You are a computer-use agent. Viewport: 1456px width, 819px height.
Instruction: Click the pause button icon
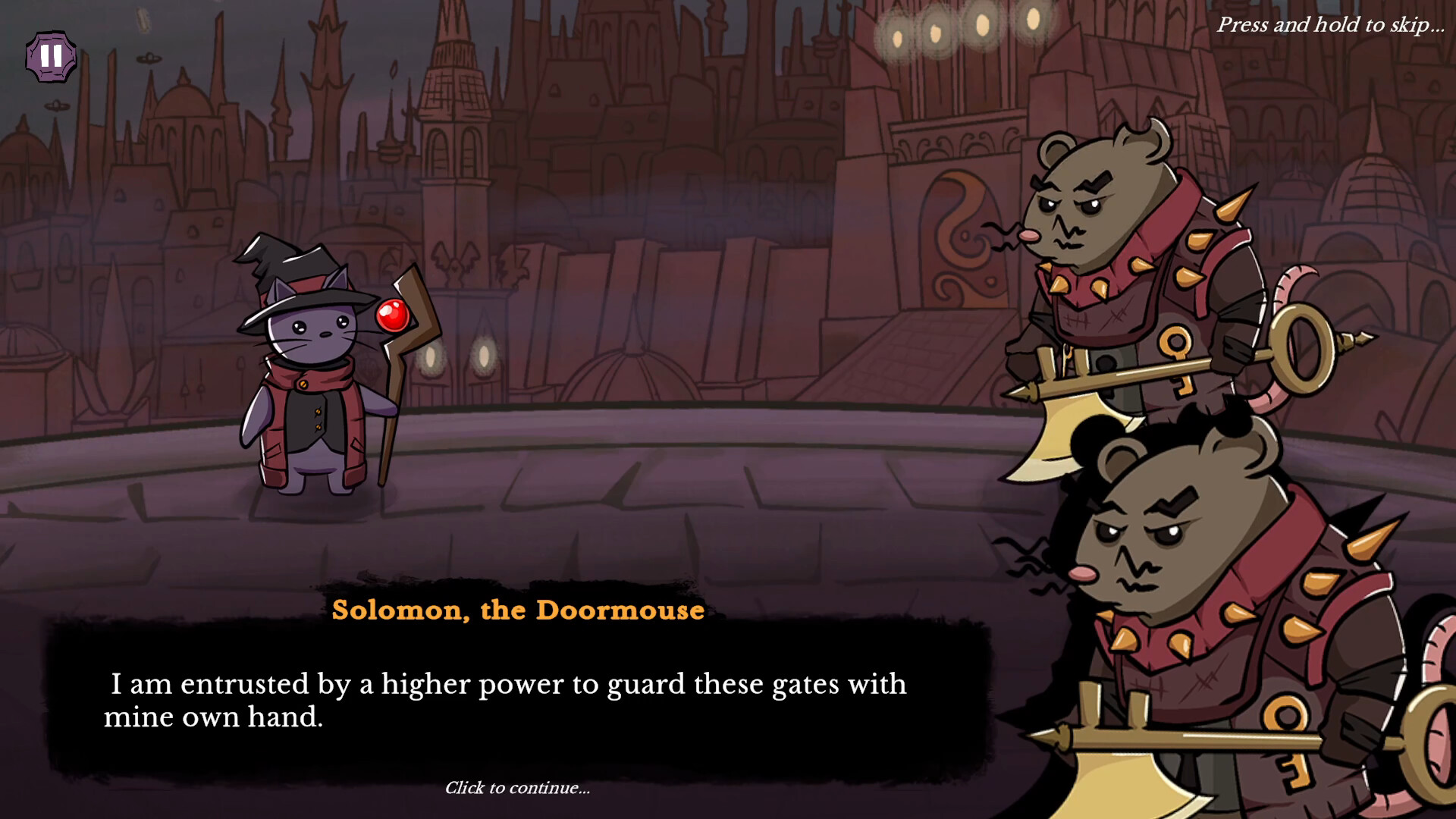click(x=50, y=57)
